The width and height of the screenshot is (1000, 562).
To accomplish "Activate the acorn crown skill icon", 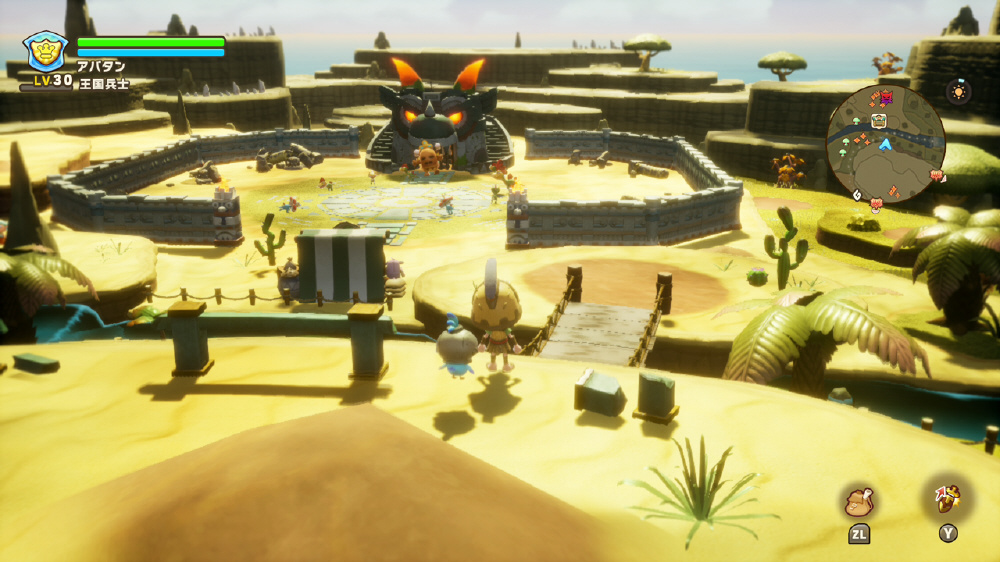I will pyautogui.click(x=948, y=499).
